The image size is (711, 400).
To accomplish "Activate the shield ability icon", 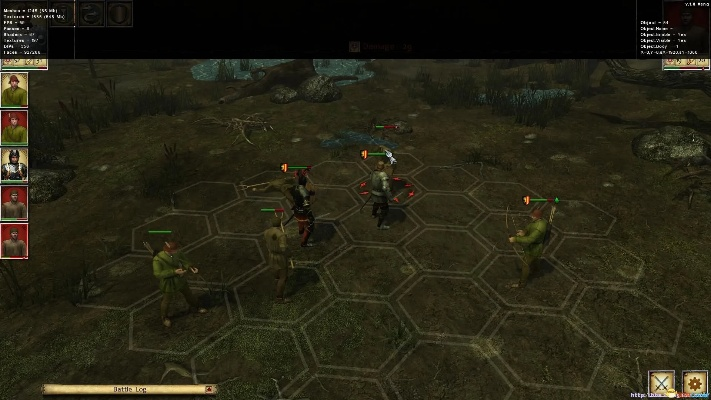I will 119,15.
